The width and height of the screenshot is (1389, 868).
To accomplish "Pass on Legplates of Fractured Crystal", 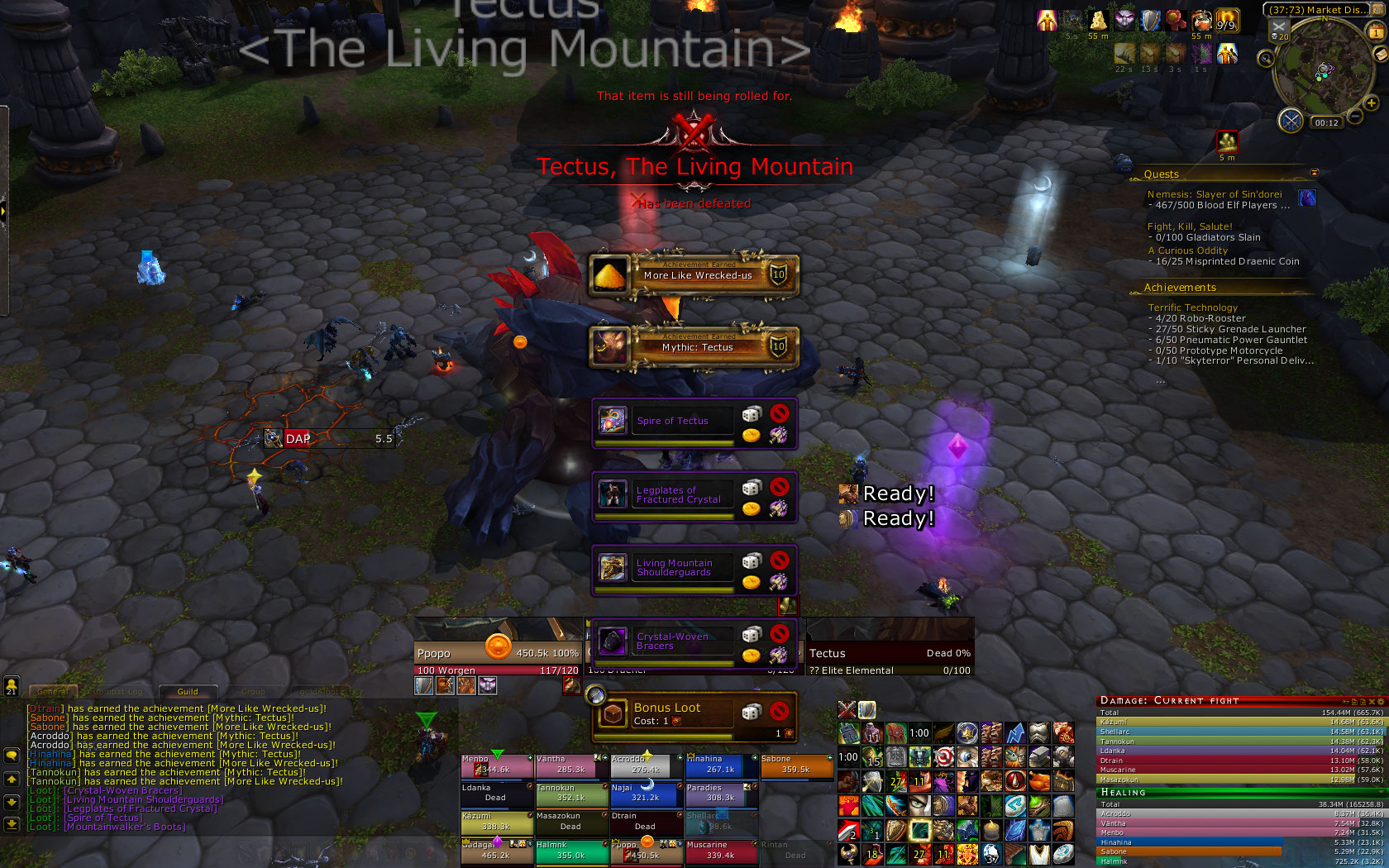I will [x=779, y=487].
